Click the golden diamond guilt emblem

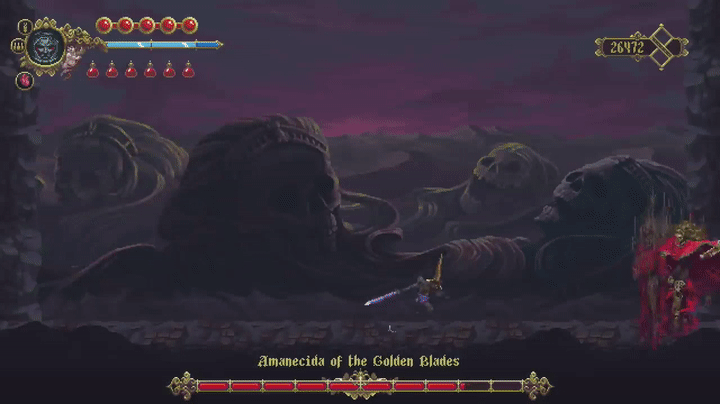(666, 47)
